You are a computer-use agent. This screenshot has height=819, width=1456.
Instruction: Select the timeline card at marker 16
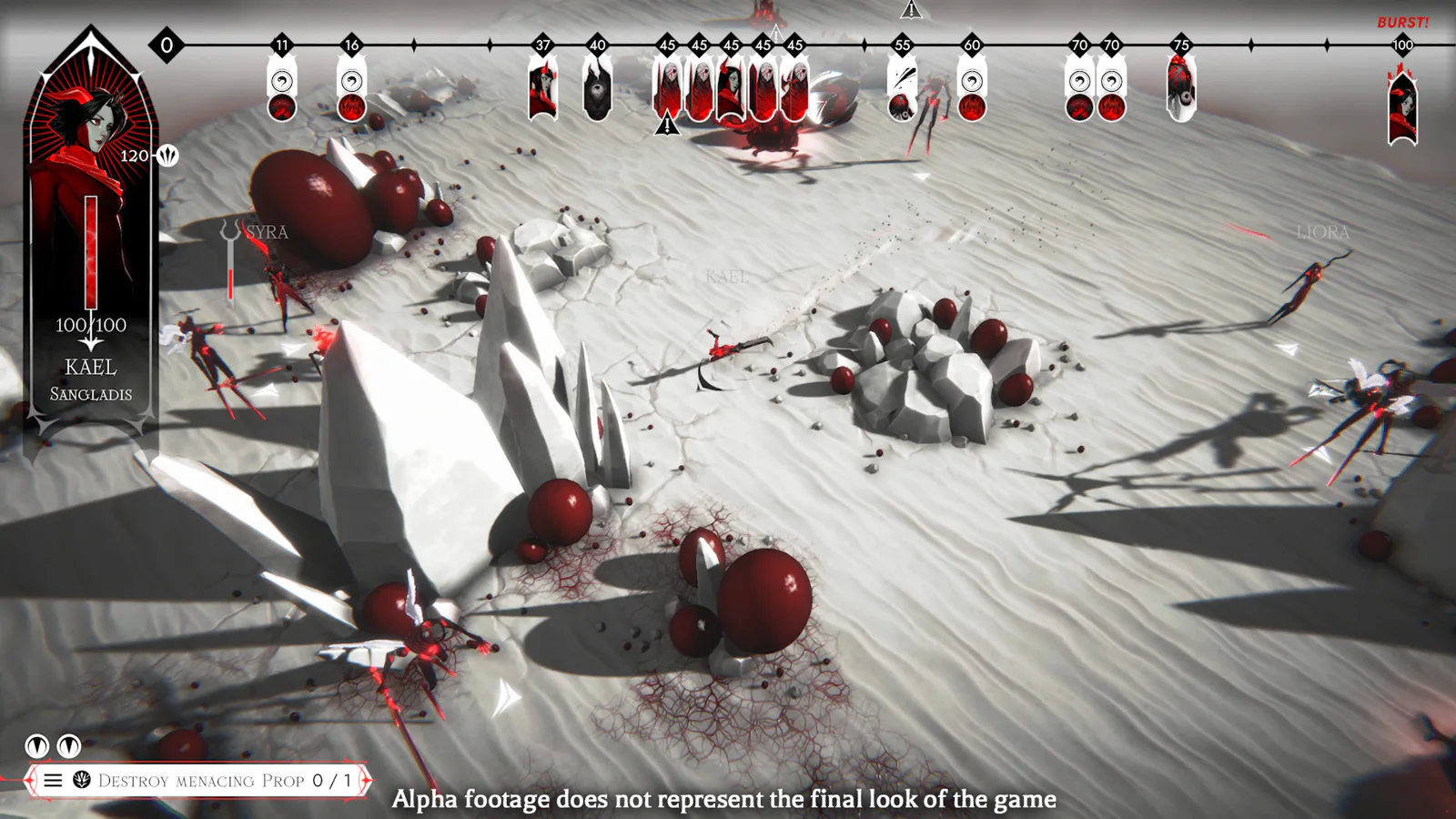(x=352, y=92)
